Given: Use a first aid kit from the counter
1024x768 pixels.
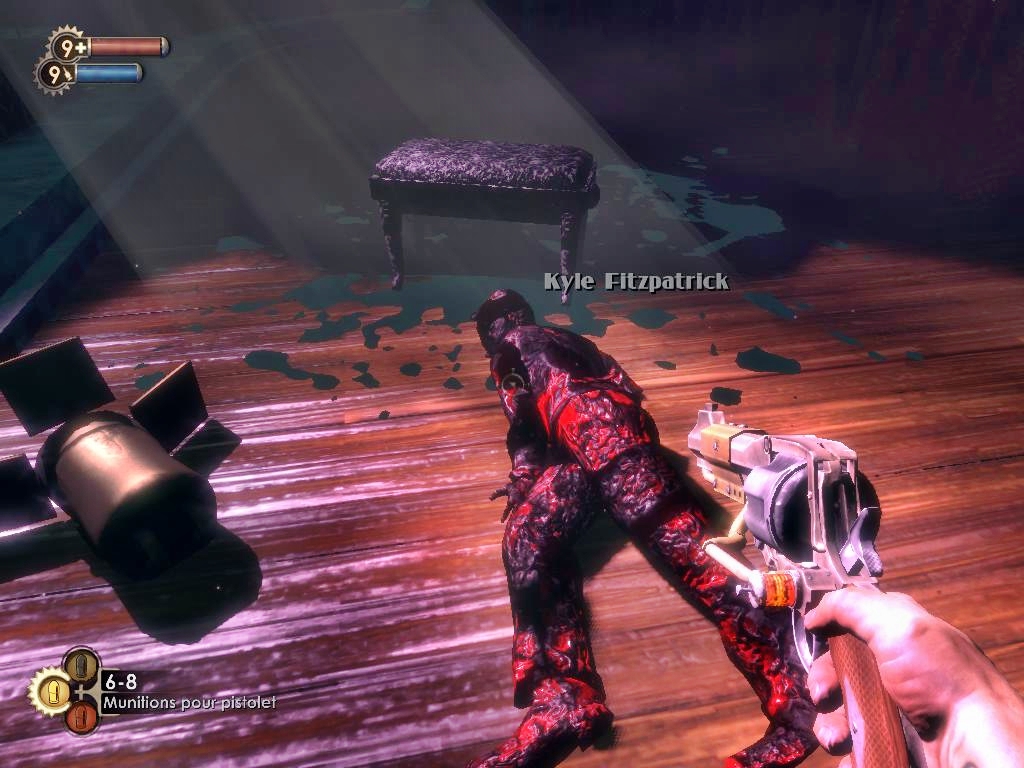Looking at the screenshot, I should pos(68,46).
